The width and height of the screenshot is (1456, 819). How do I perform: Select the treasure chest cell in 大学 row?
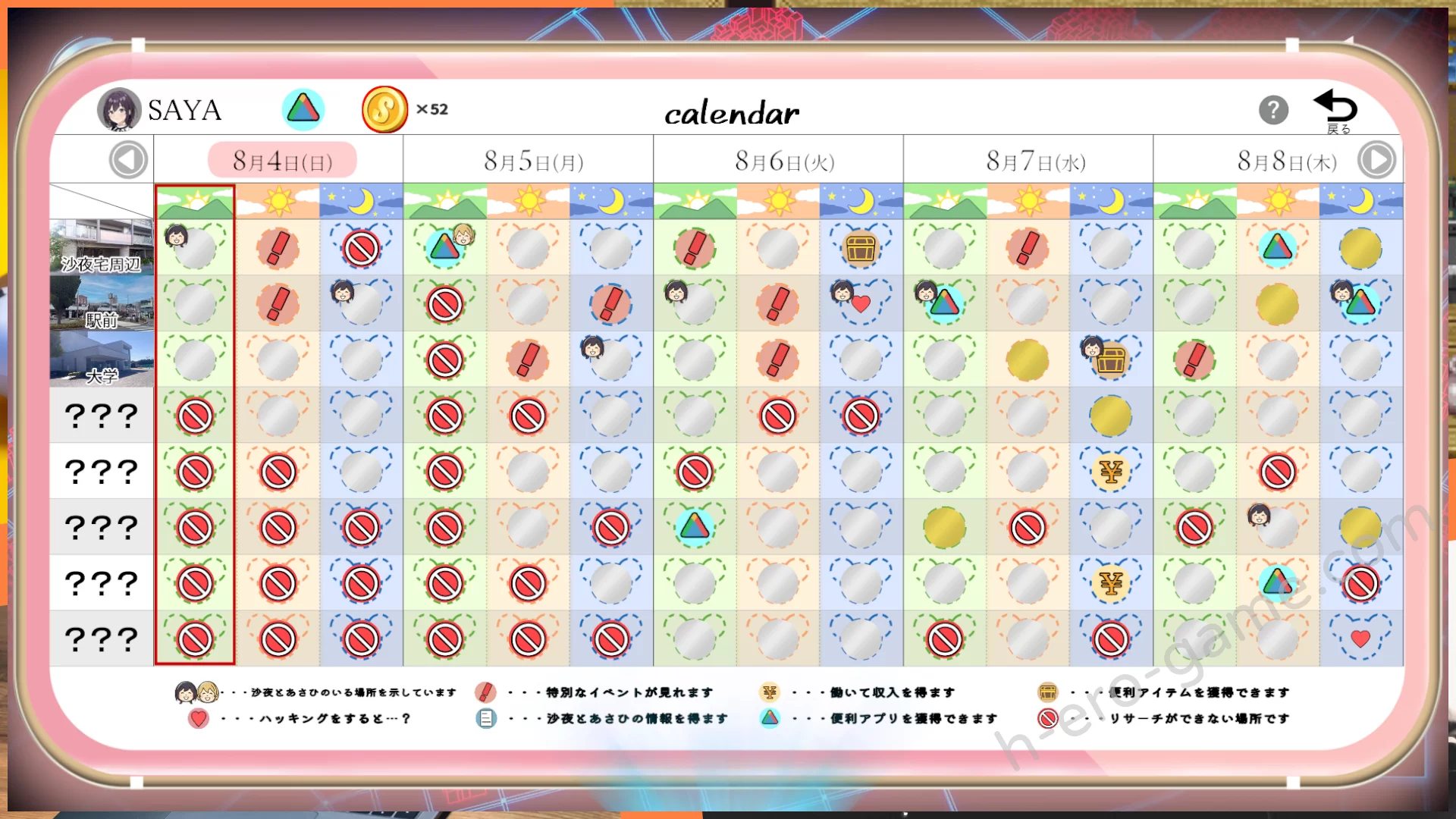coord(1111,360)
